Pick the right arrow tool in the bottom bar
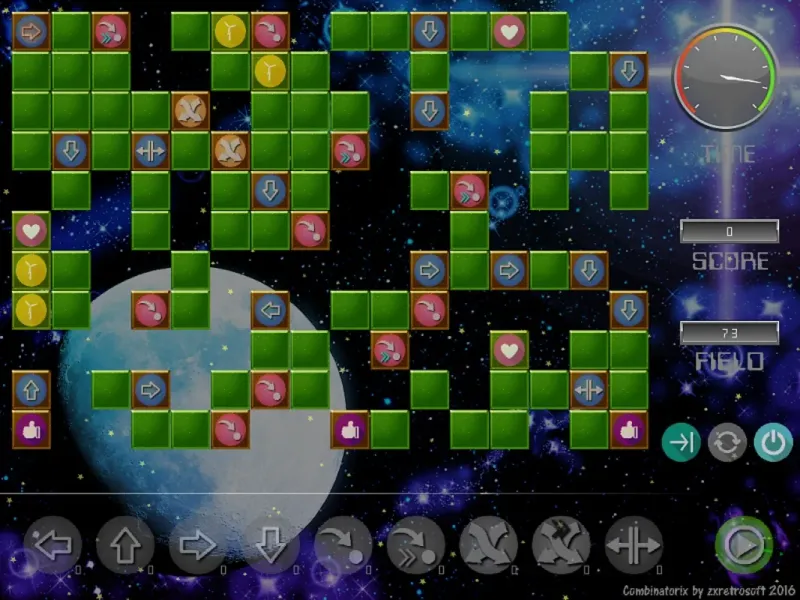 198,545
